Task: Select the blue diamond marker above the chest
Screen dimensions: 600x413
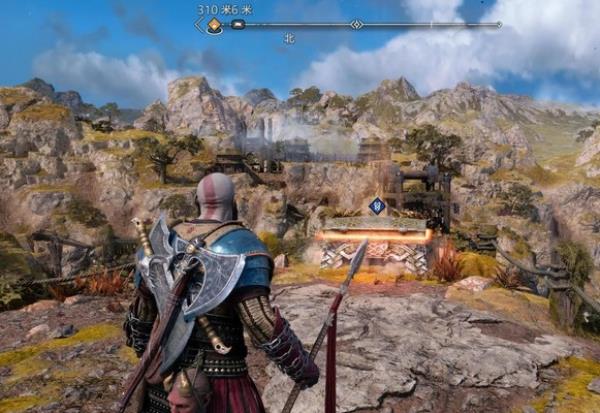Action: point(377,205)
